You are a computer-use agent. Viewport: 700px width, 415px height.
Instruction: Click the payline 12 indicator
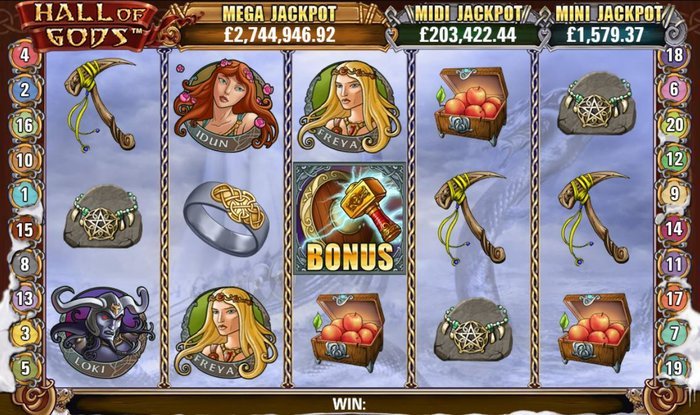[x=675, y=159]
